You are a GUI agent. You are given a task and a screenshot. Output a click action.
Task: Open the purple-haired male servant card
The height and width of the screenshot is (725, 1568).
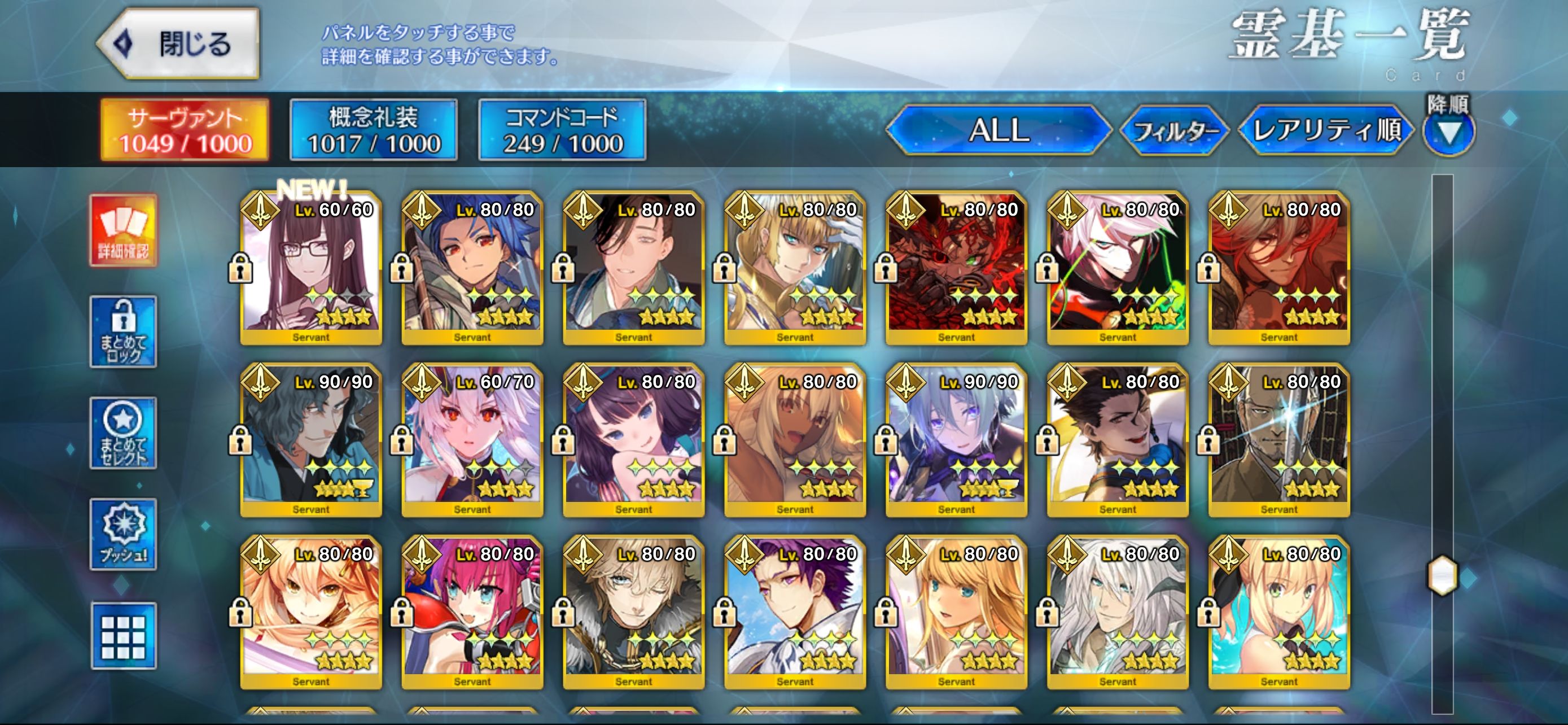(795, 613)
